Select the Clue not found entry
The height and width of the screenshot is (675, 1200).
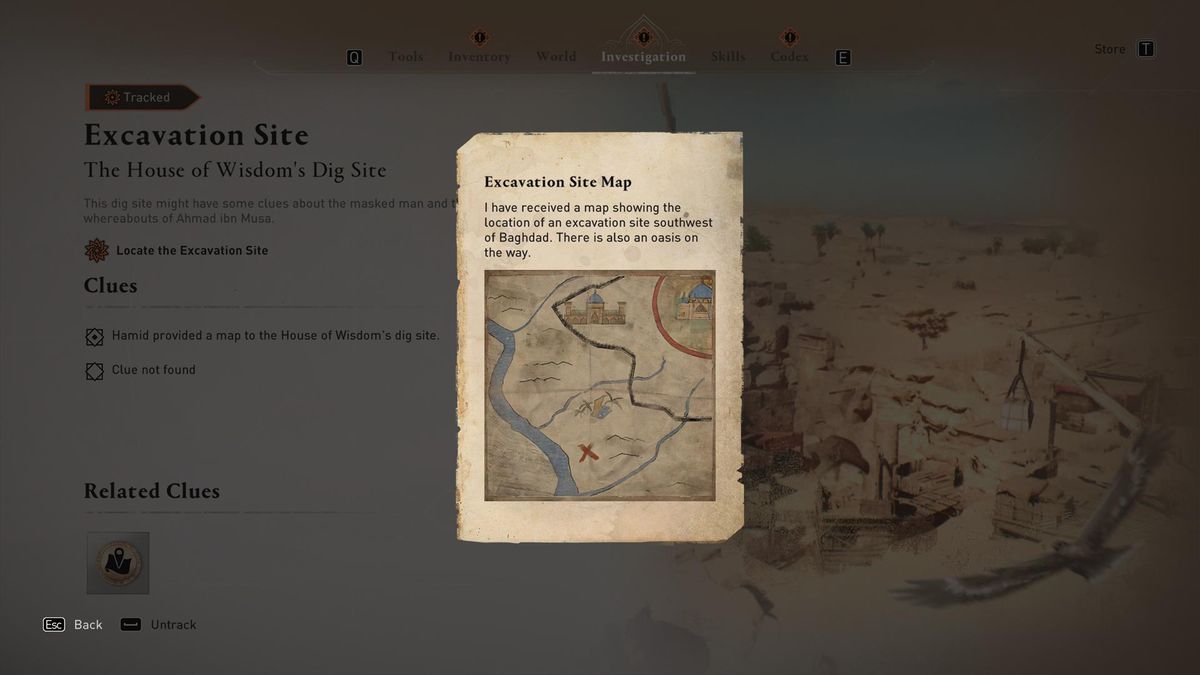(153, 370)
